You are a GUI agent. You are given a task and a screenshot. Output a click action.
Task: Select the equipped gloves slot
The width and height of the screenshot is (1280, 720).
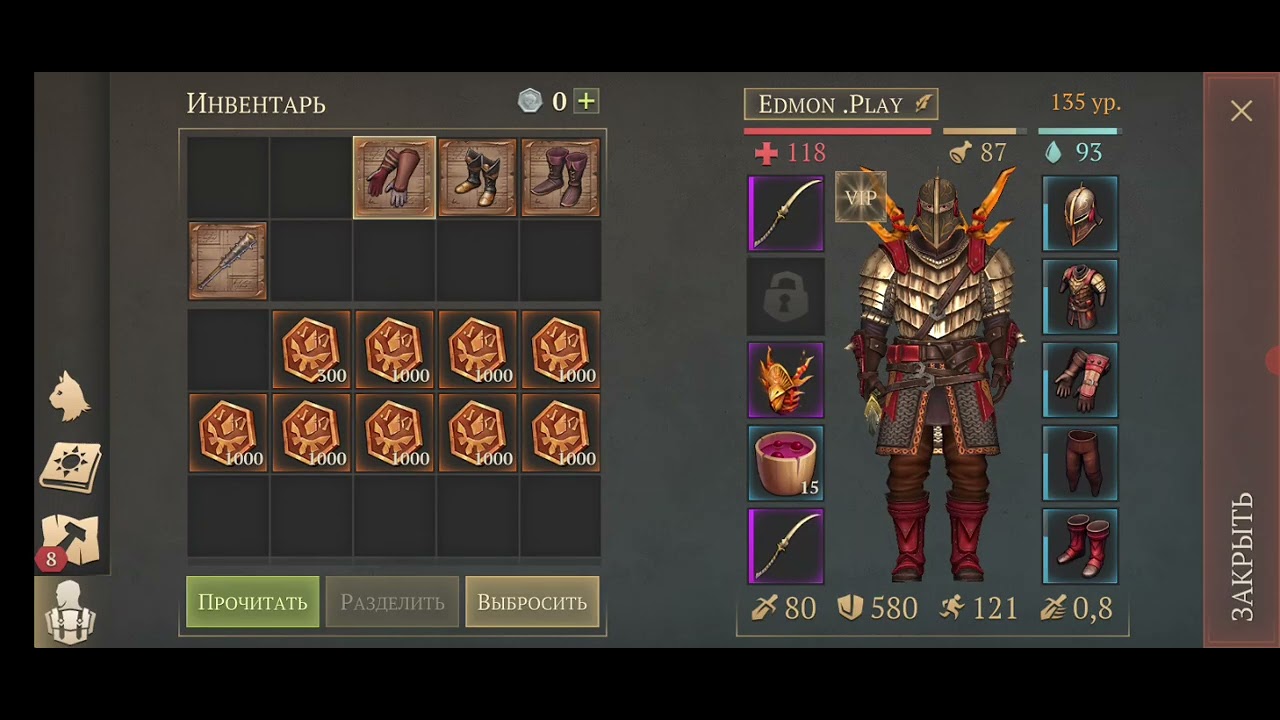[x=1080, y=379]
